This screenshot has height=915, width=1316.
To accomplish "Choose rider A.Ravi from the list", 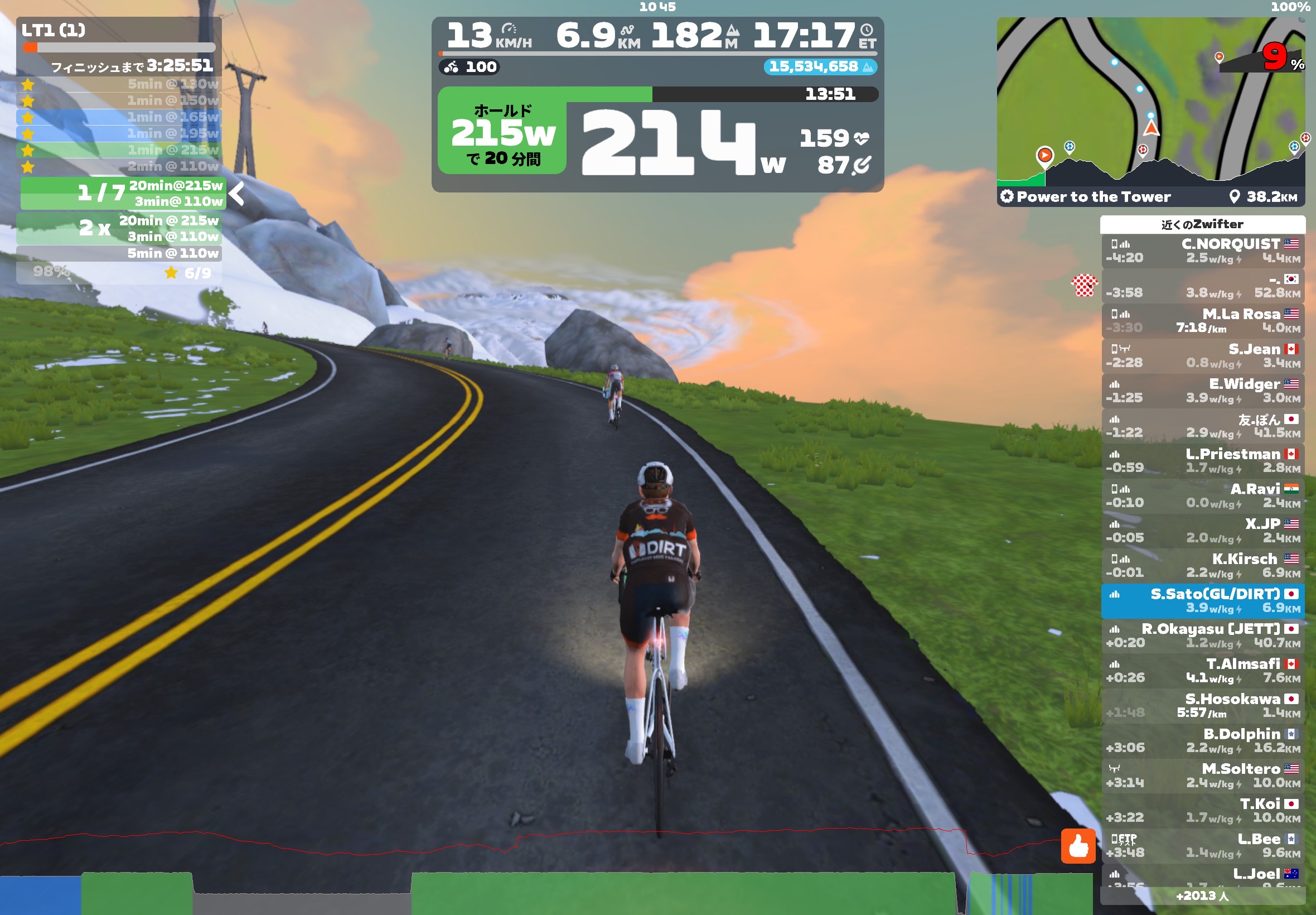I will click(x=1202, y=495).
